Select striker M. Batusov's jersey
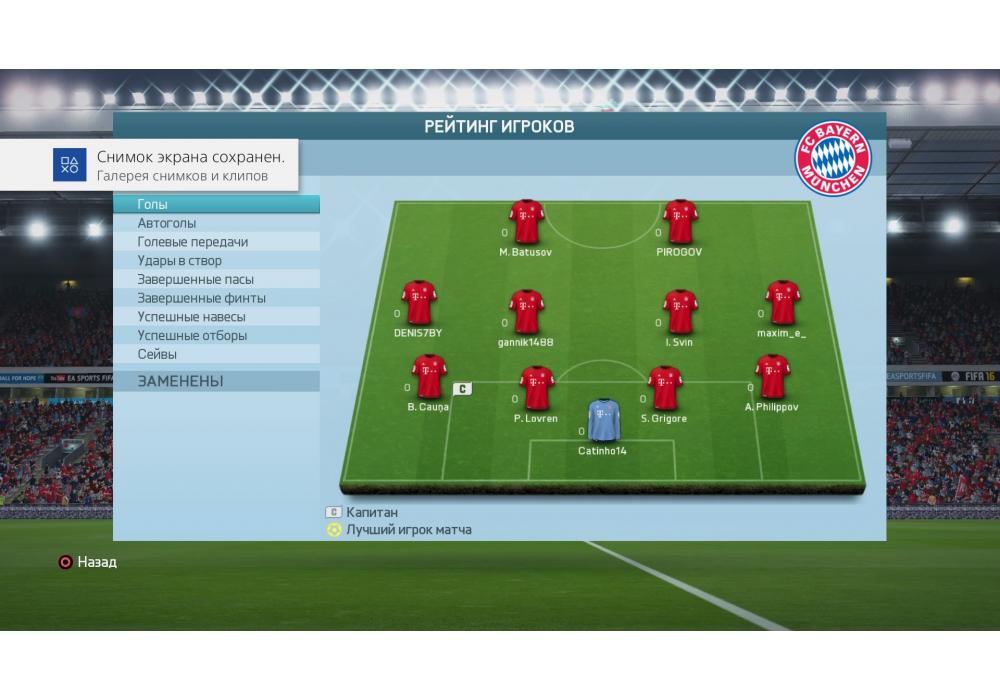The width and height of the screenshot is (1000, 700). (526, 222)
